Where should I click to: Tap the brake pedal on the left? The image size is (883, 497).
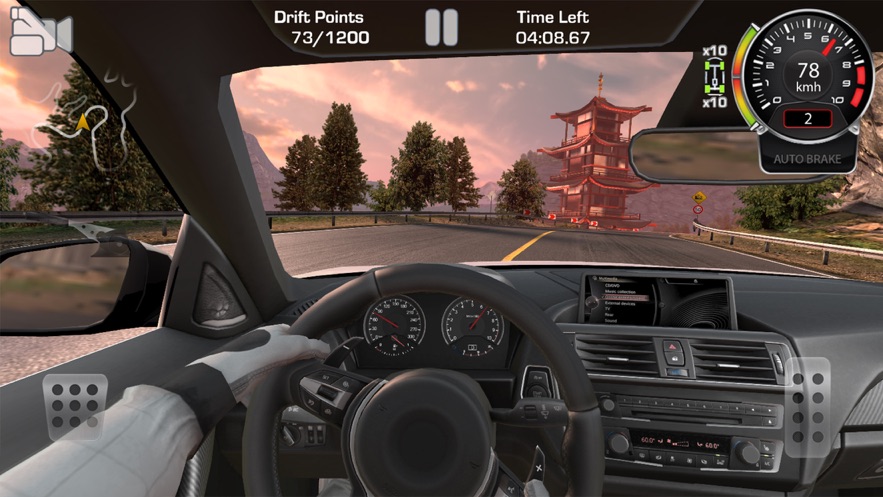click(75, 405)
